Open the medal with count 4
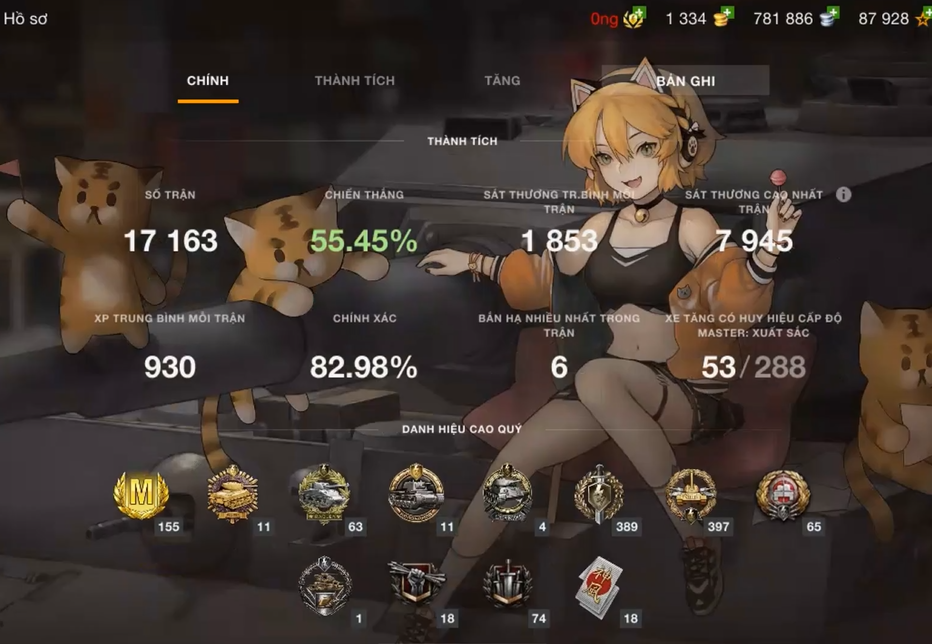The image size is (932, 644). [506, 495]
